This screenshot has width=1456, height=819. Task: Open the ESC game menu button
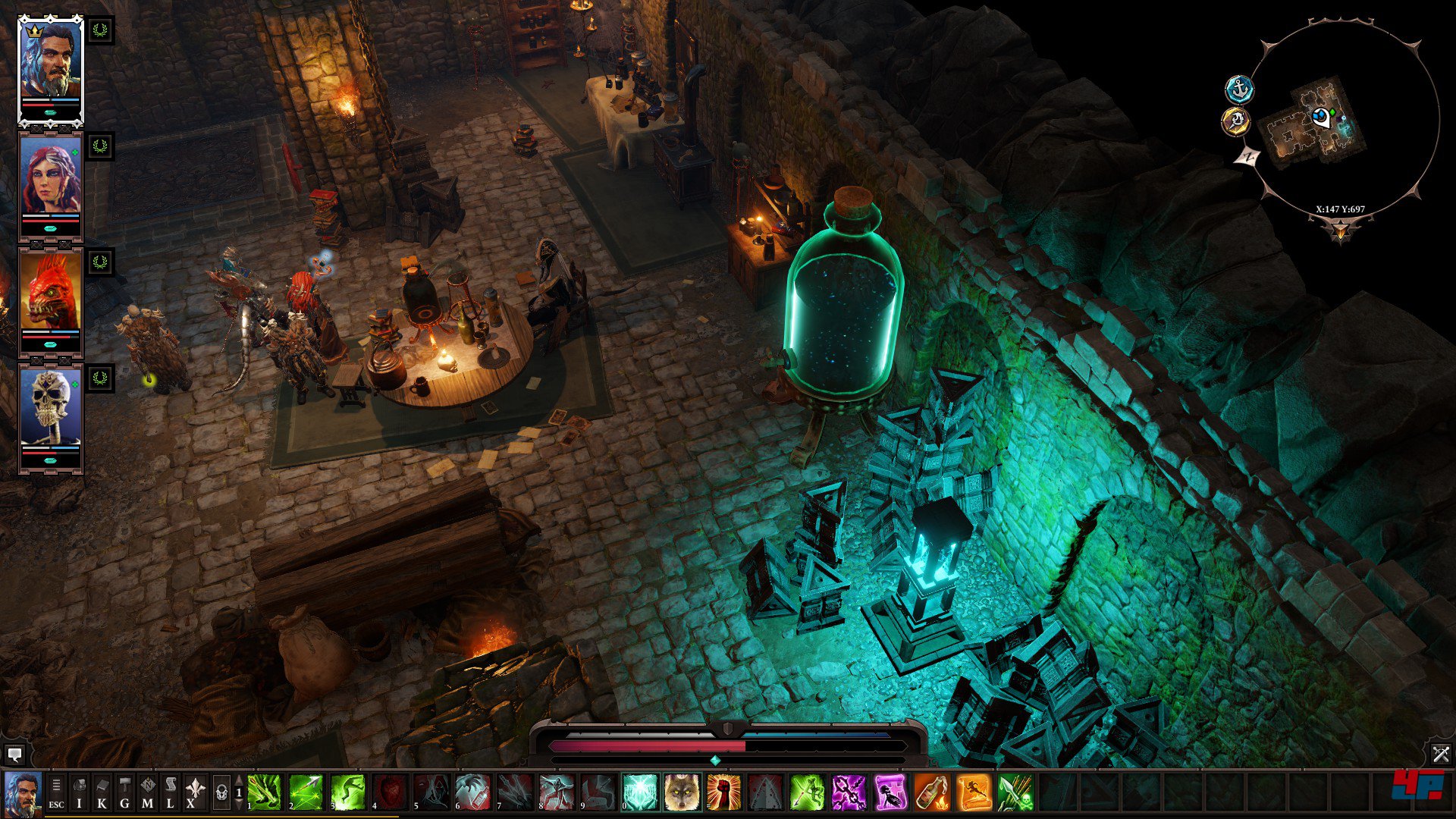pos(56,792)
